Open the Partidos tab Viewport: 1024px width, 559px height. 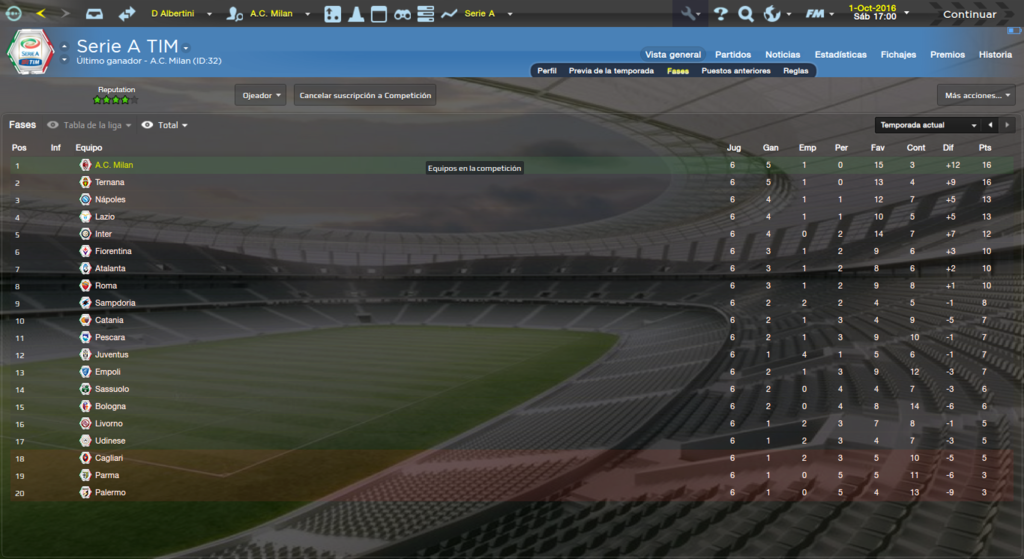[x=733, y=55]
